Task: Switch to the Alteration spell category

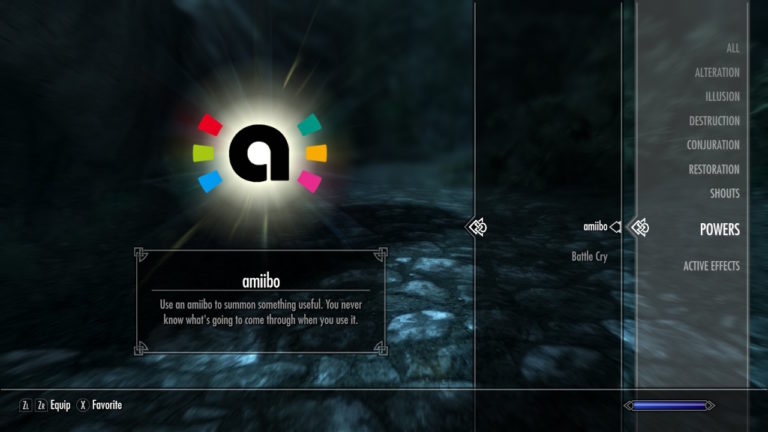Action: click(717, 73)
